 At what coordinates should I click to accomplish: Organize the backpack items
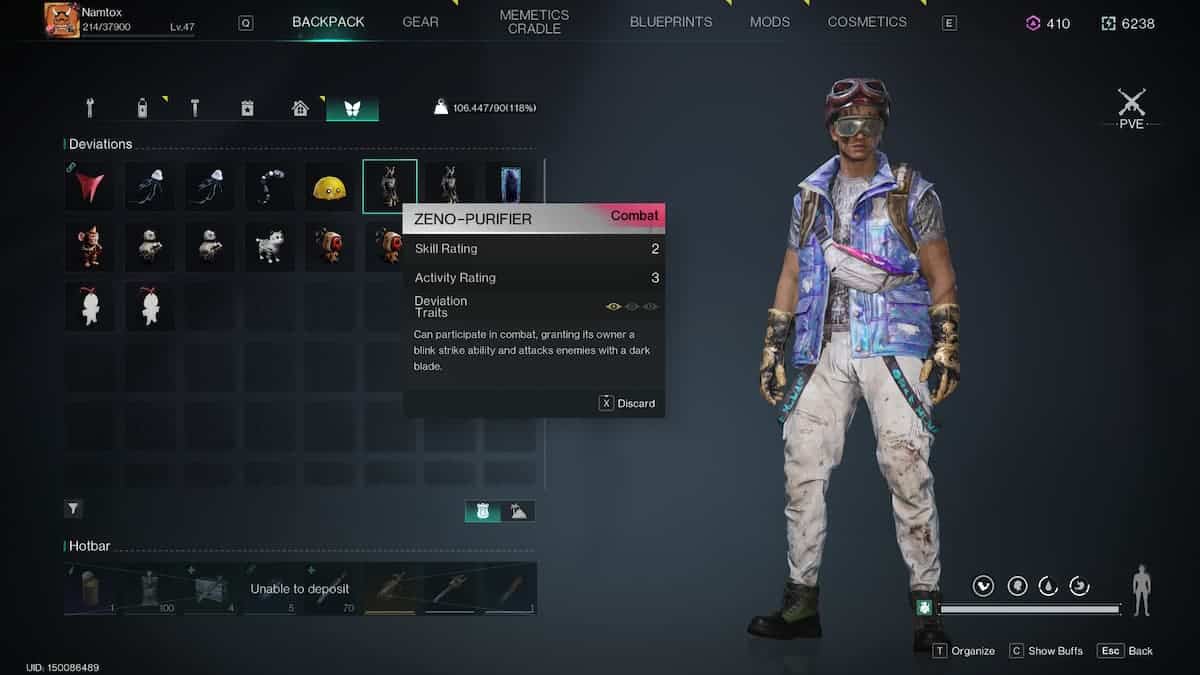(x=964, y=651)
